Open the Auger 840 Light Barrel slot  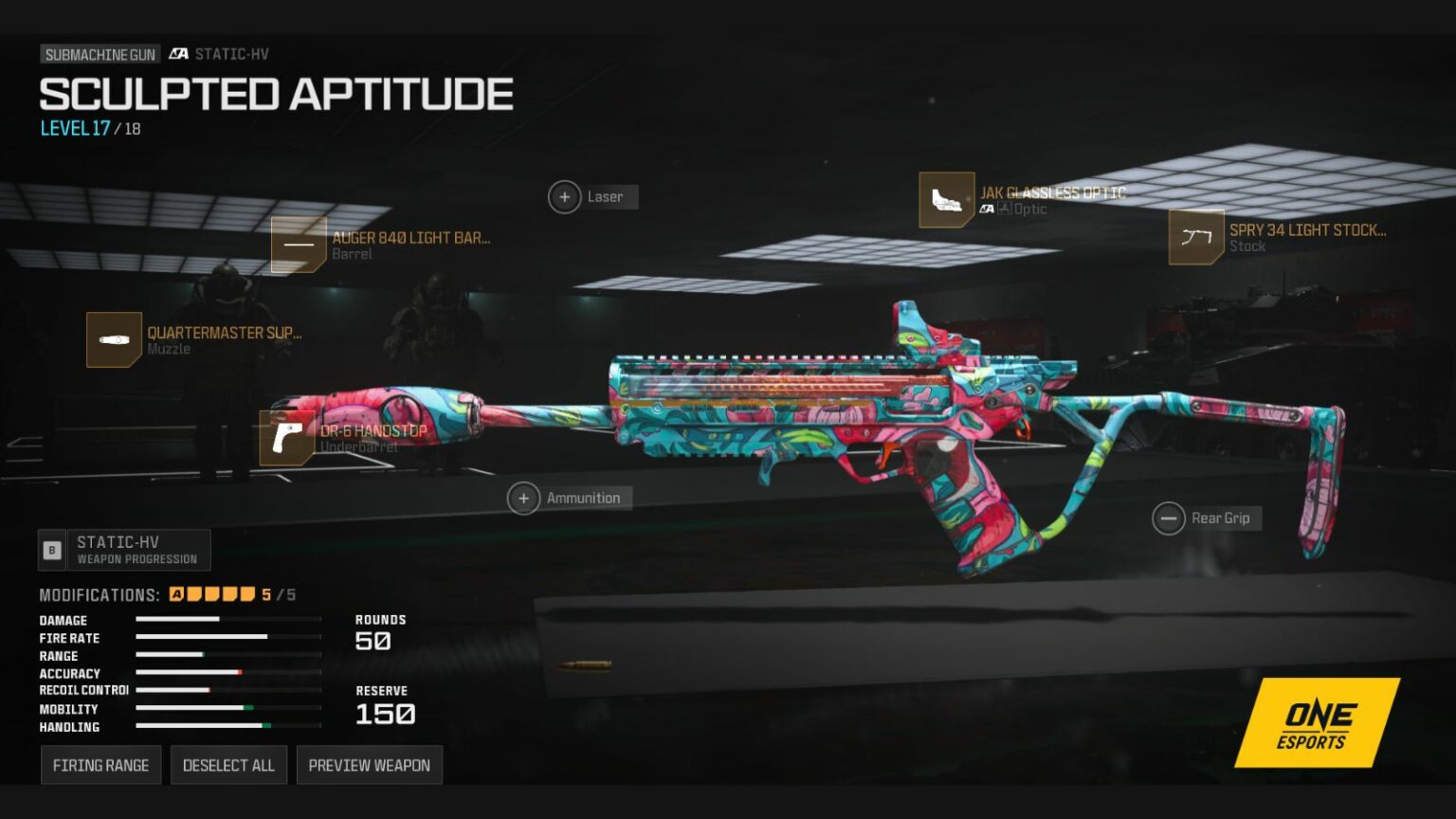299,245
